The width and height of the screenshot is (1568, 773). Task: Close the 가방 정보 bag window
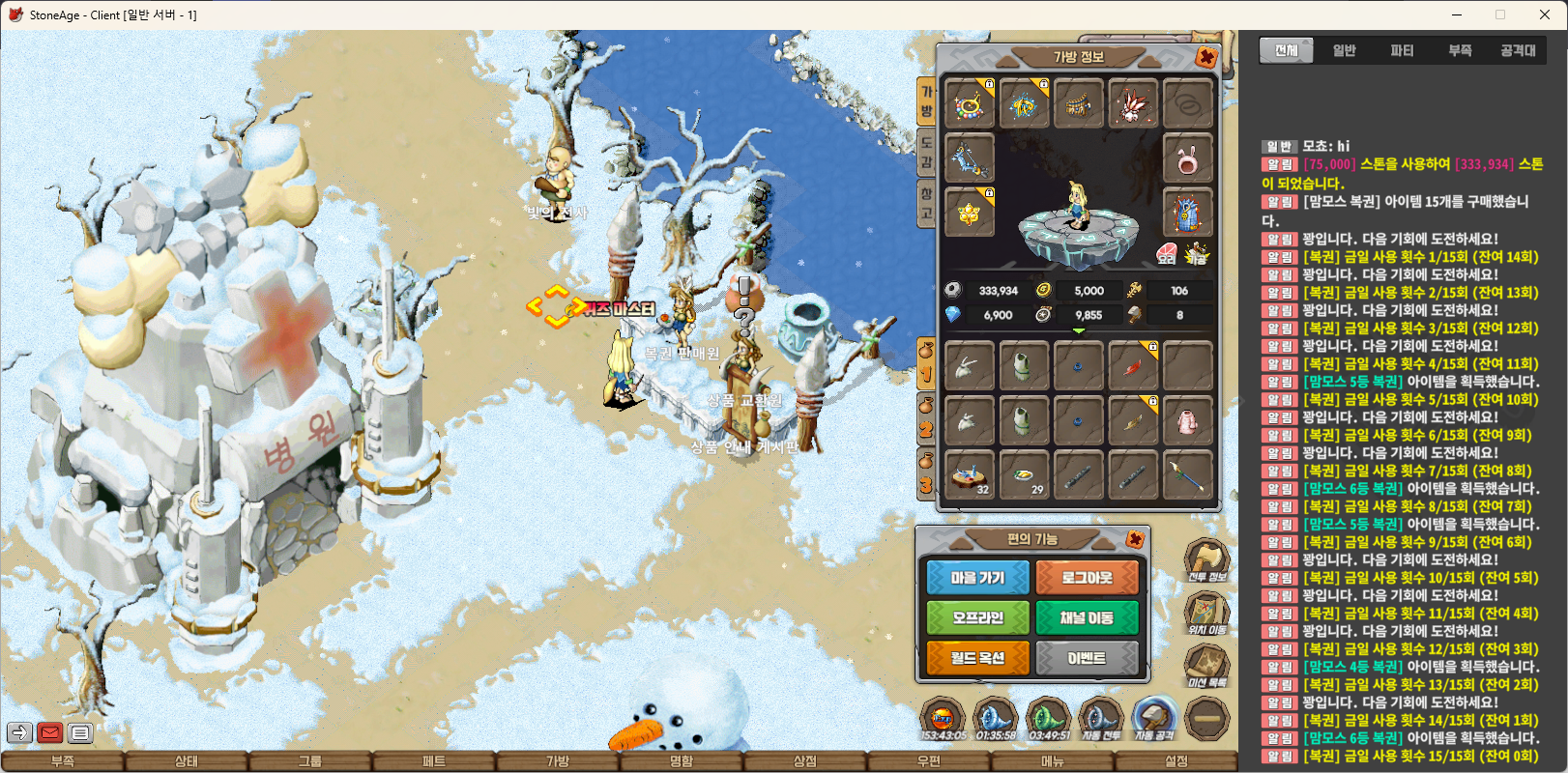click(x=1206, y=57)
